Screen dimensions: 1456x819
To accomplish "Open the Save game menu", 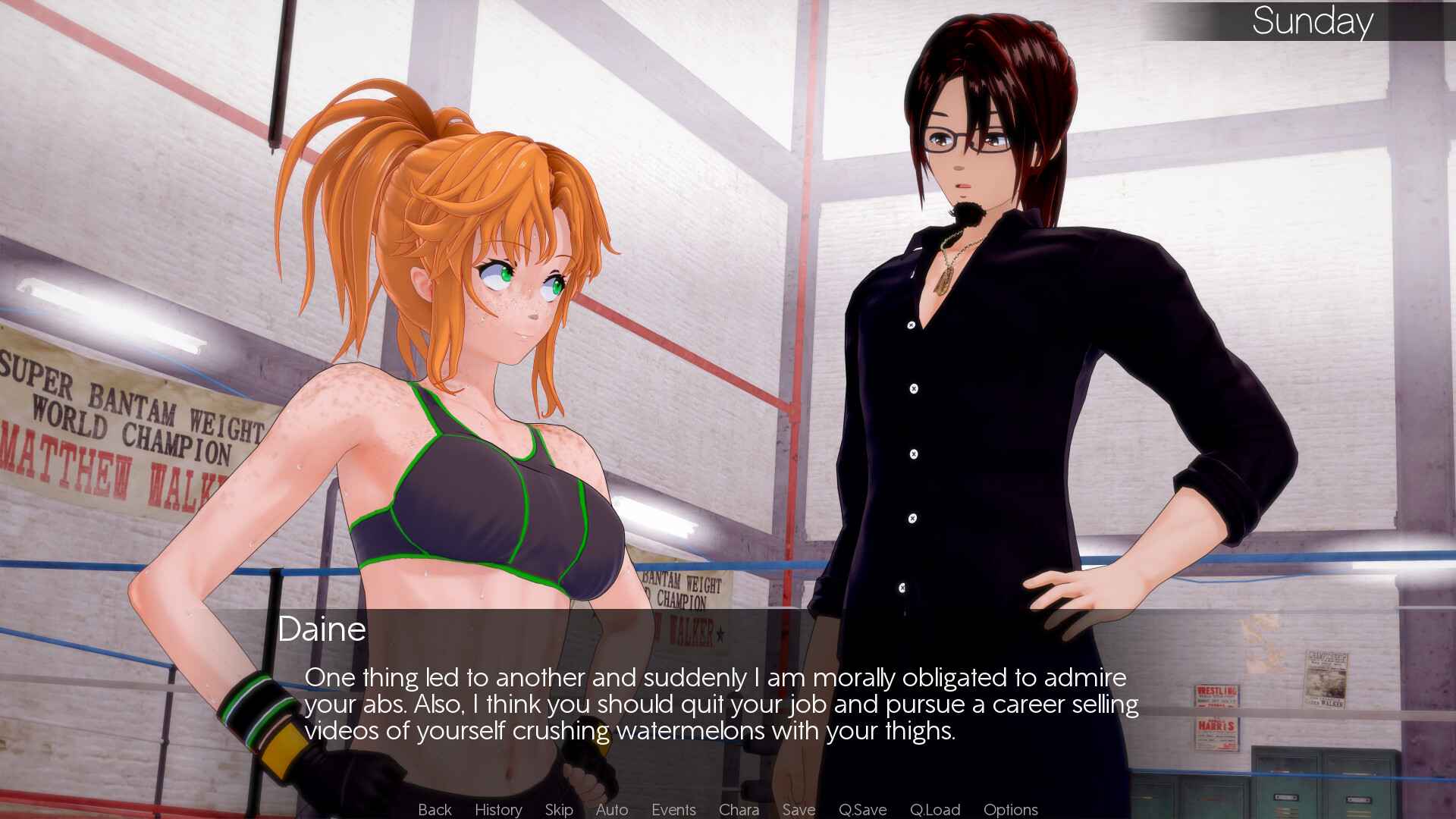I will (799, 810).
